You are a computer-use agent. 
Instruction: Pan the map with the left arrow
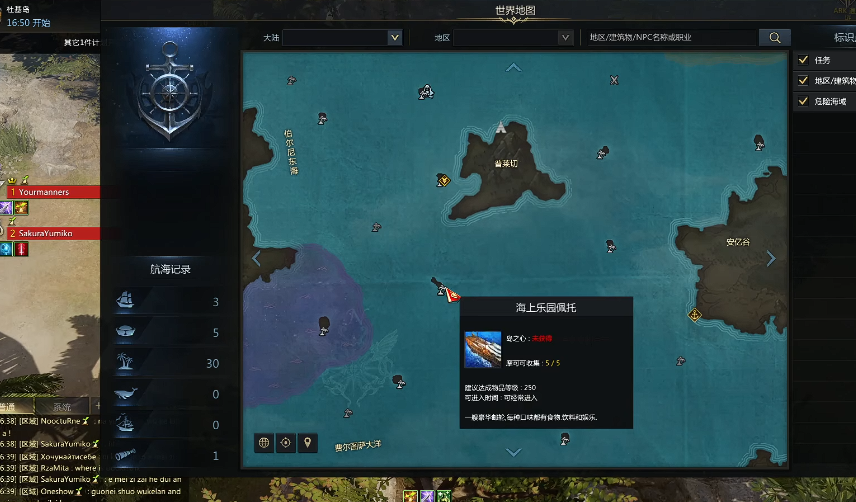pyautogui.click(x=256, y=258)
